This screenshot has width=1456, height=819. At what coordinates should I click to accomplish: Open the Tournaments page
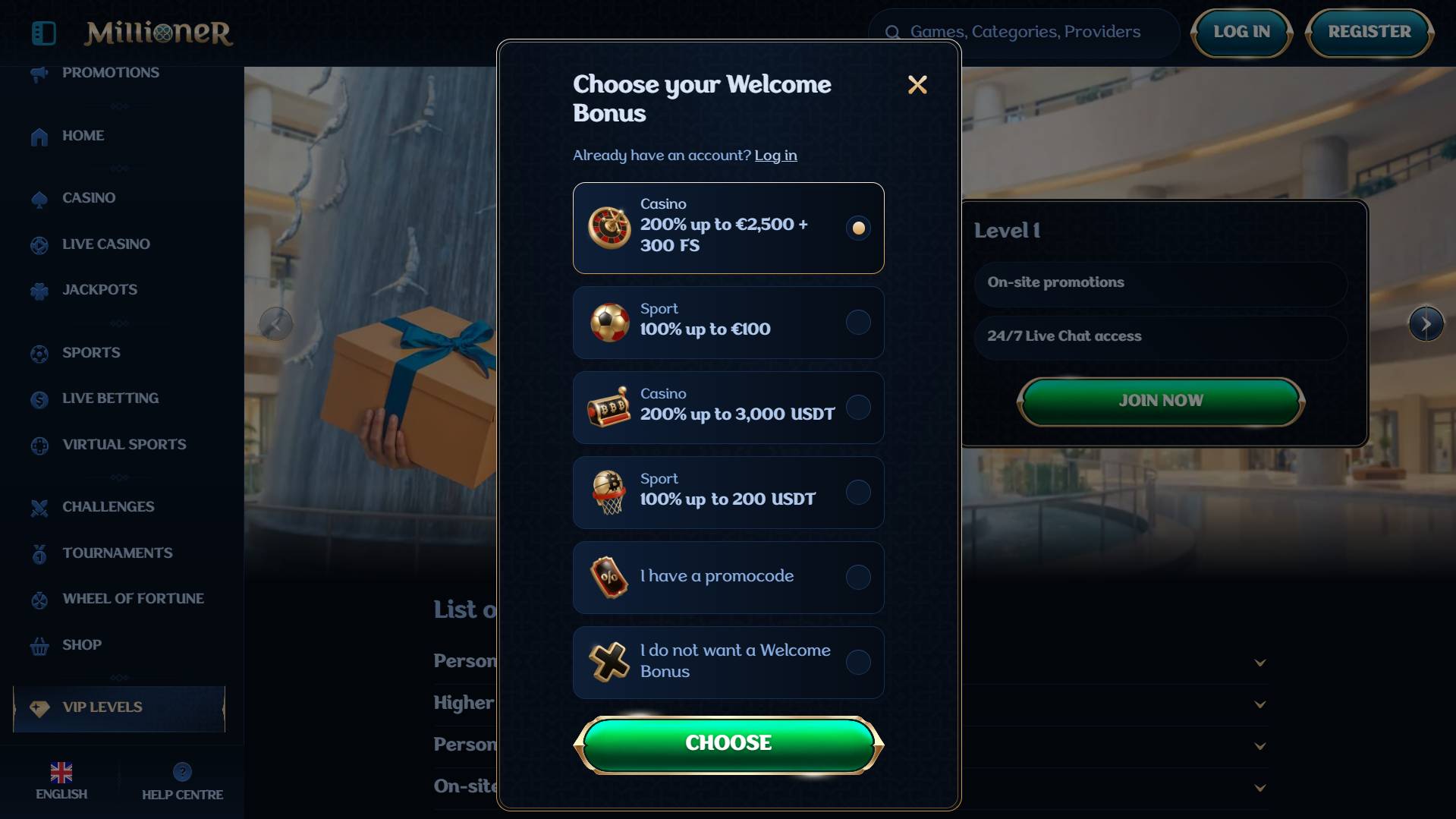(117, 553)
